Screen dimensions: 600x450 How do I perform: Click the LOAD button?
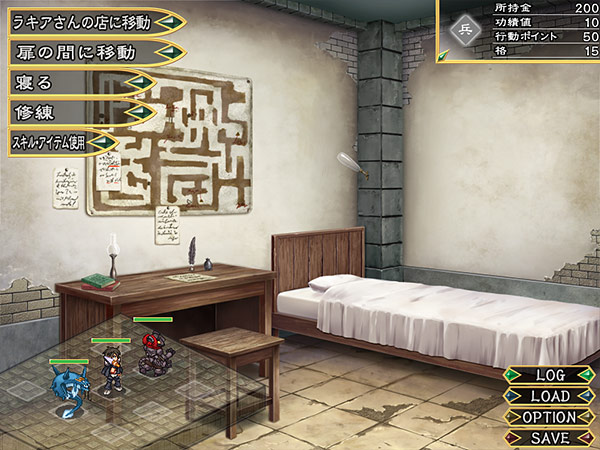(550, 396)
